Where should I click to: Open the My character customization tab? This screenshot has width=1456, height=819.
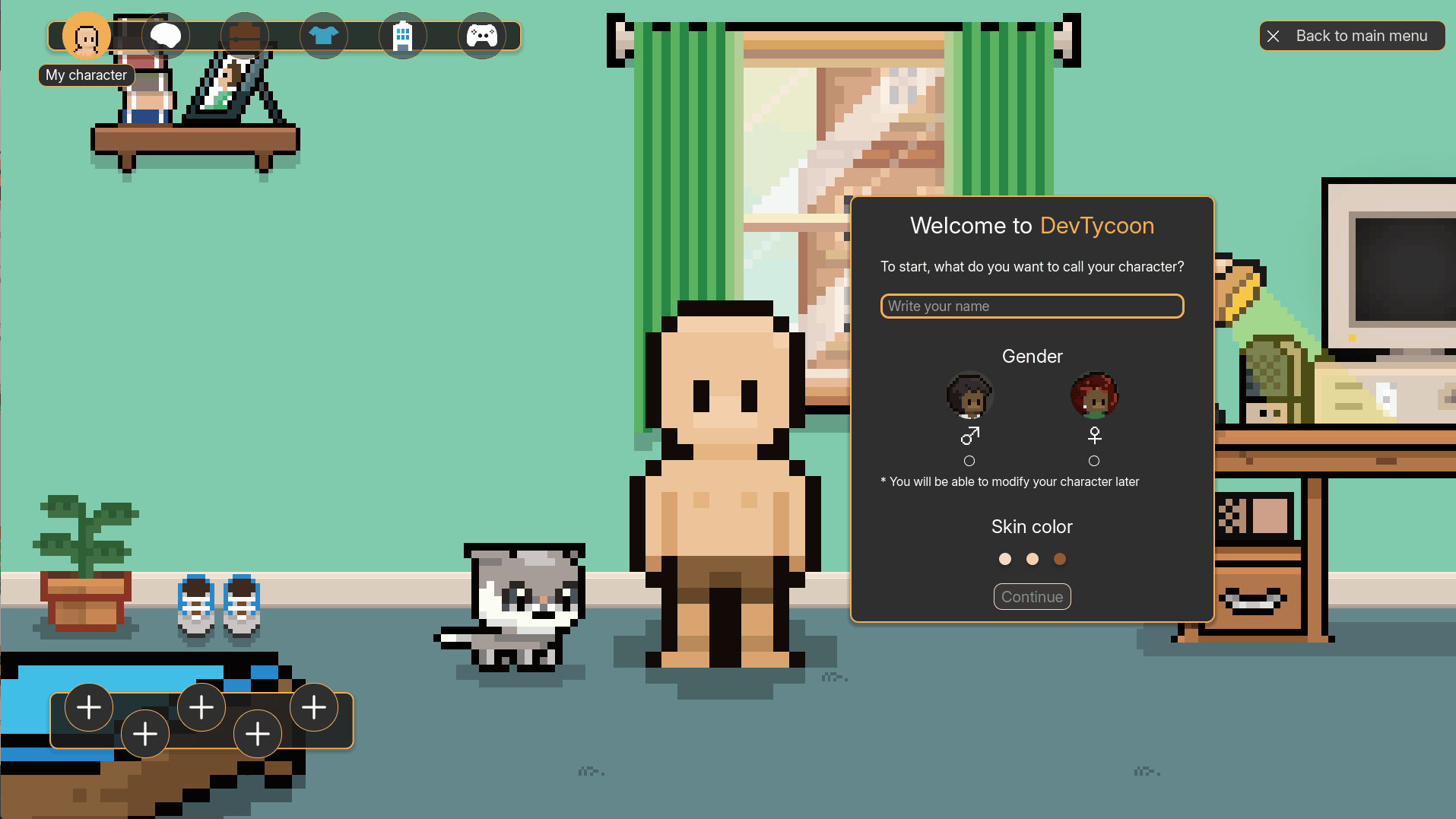click(x=86, y=35)
